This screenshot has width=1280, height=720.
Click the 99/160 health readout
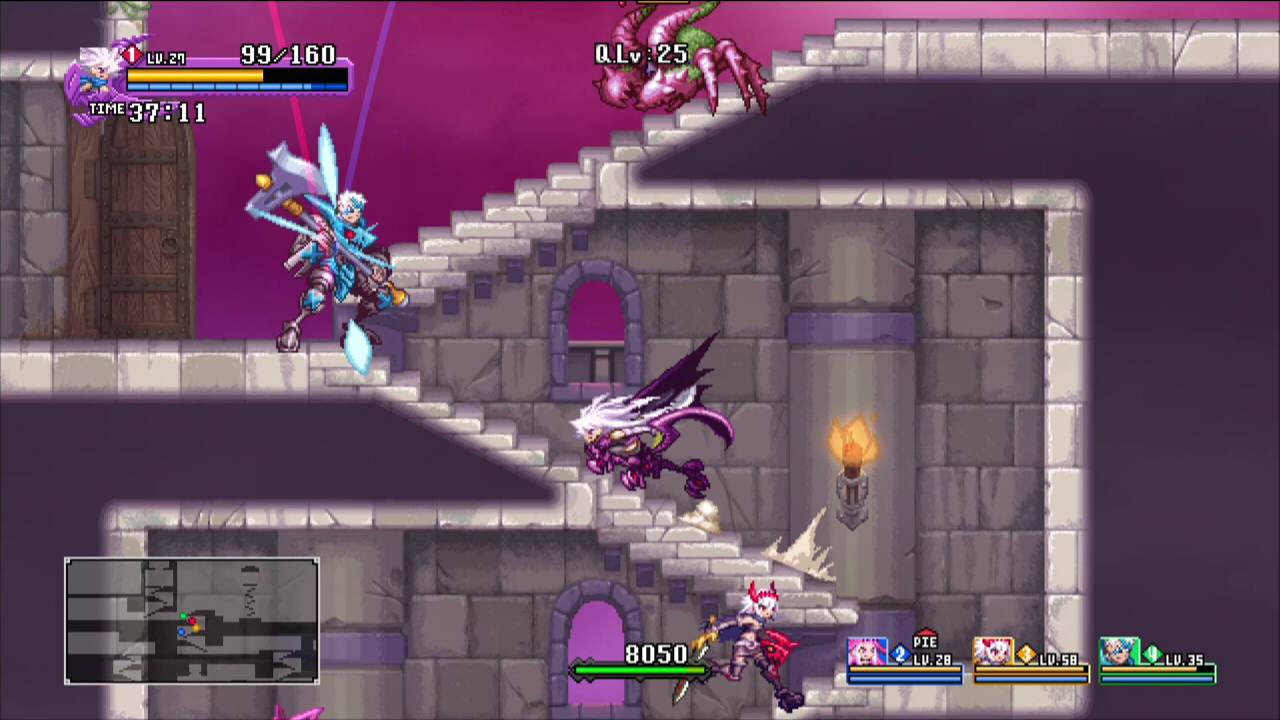tap(288, 55)
